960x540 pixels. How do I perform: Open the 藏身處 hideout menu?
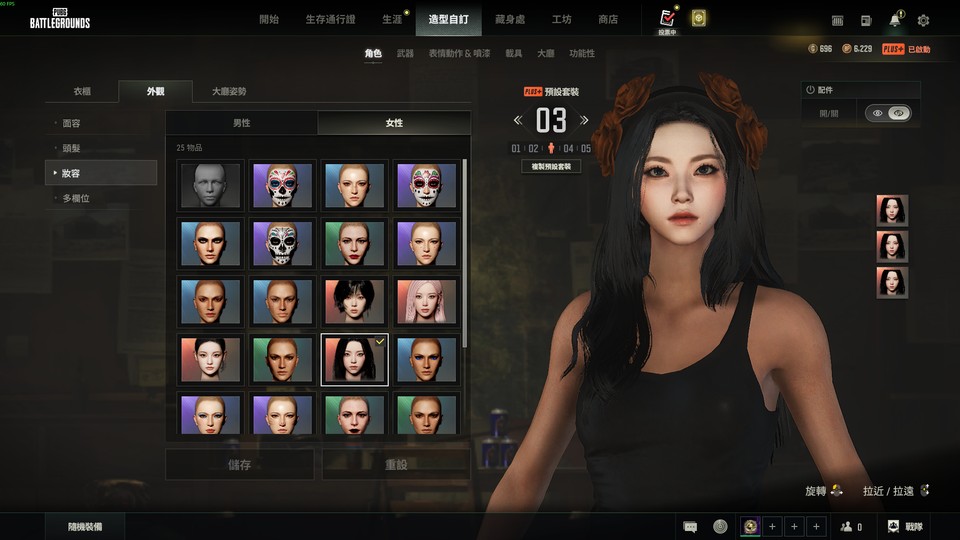coord(510,19)
